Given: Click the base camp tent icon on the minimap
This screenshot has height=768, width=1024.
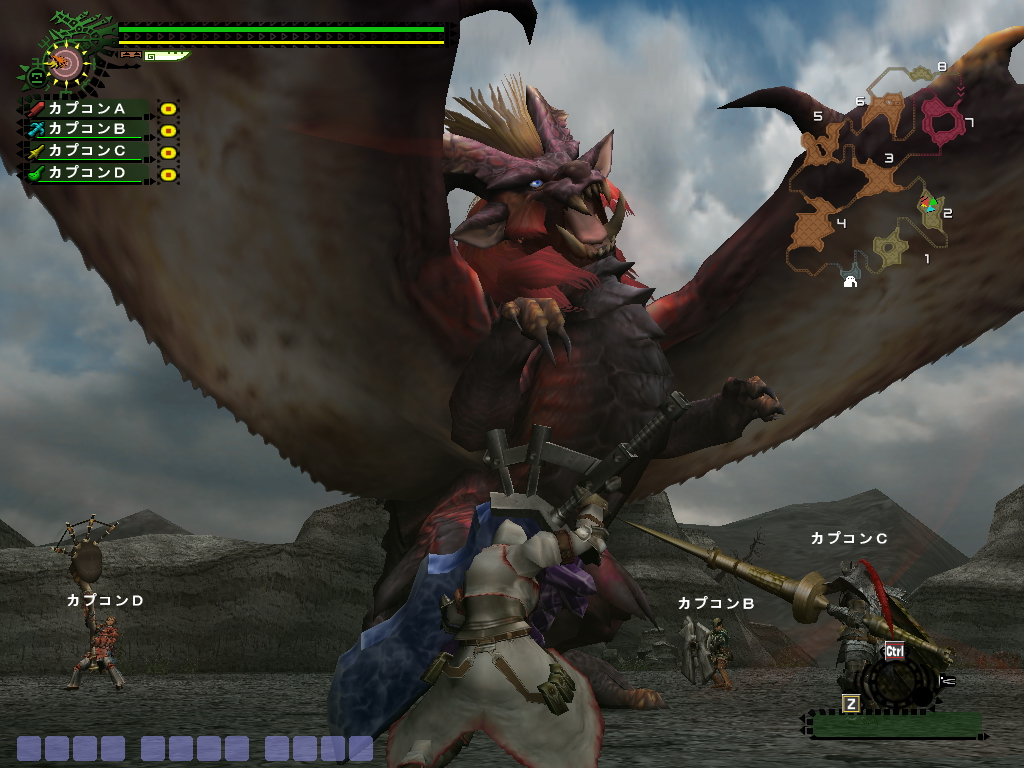Looking at the screenshot, I should tap(850, 281).
